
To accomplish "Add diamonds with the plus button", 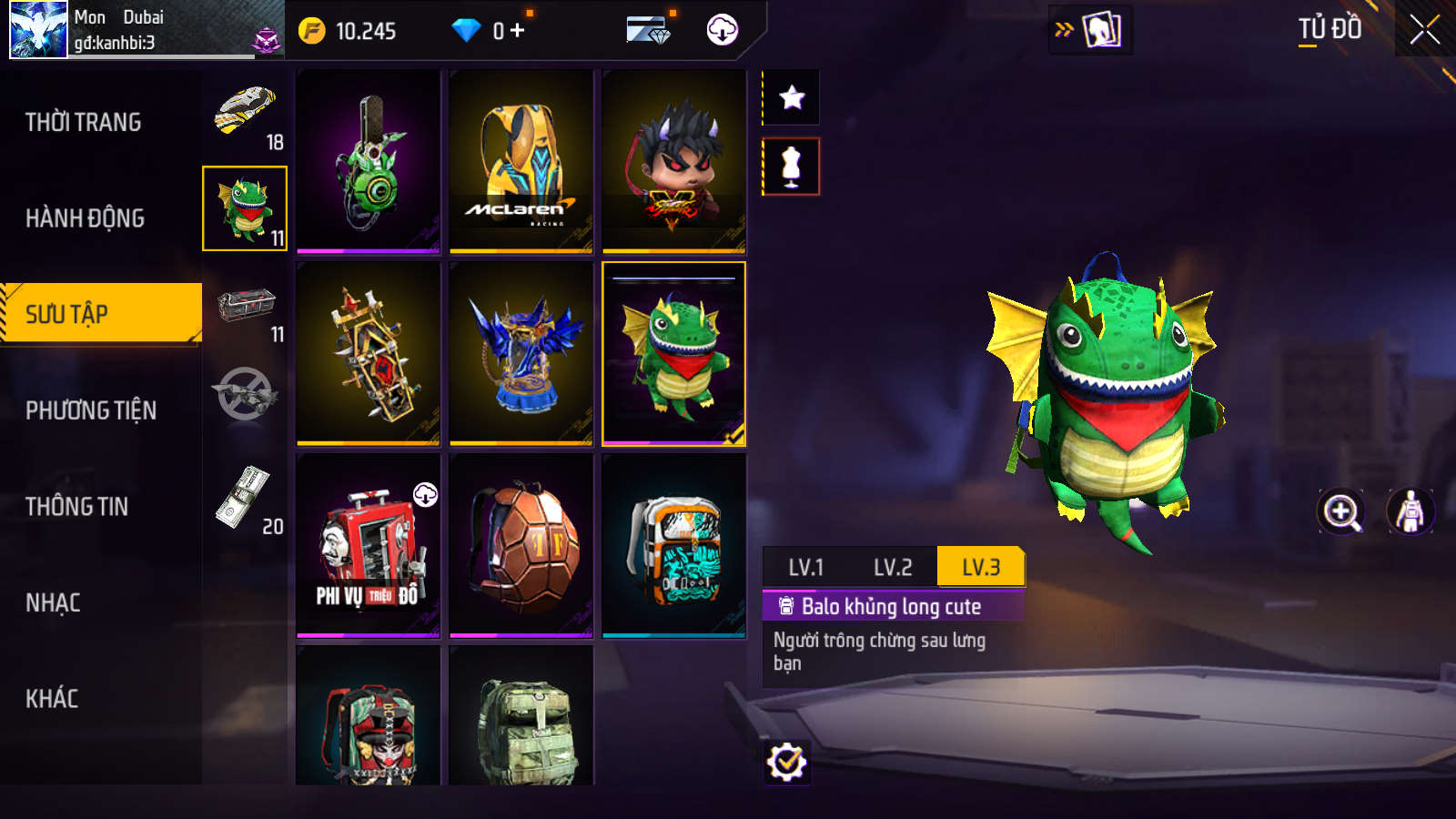I will click(518, 31).
